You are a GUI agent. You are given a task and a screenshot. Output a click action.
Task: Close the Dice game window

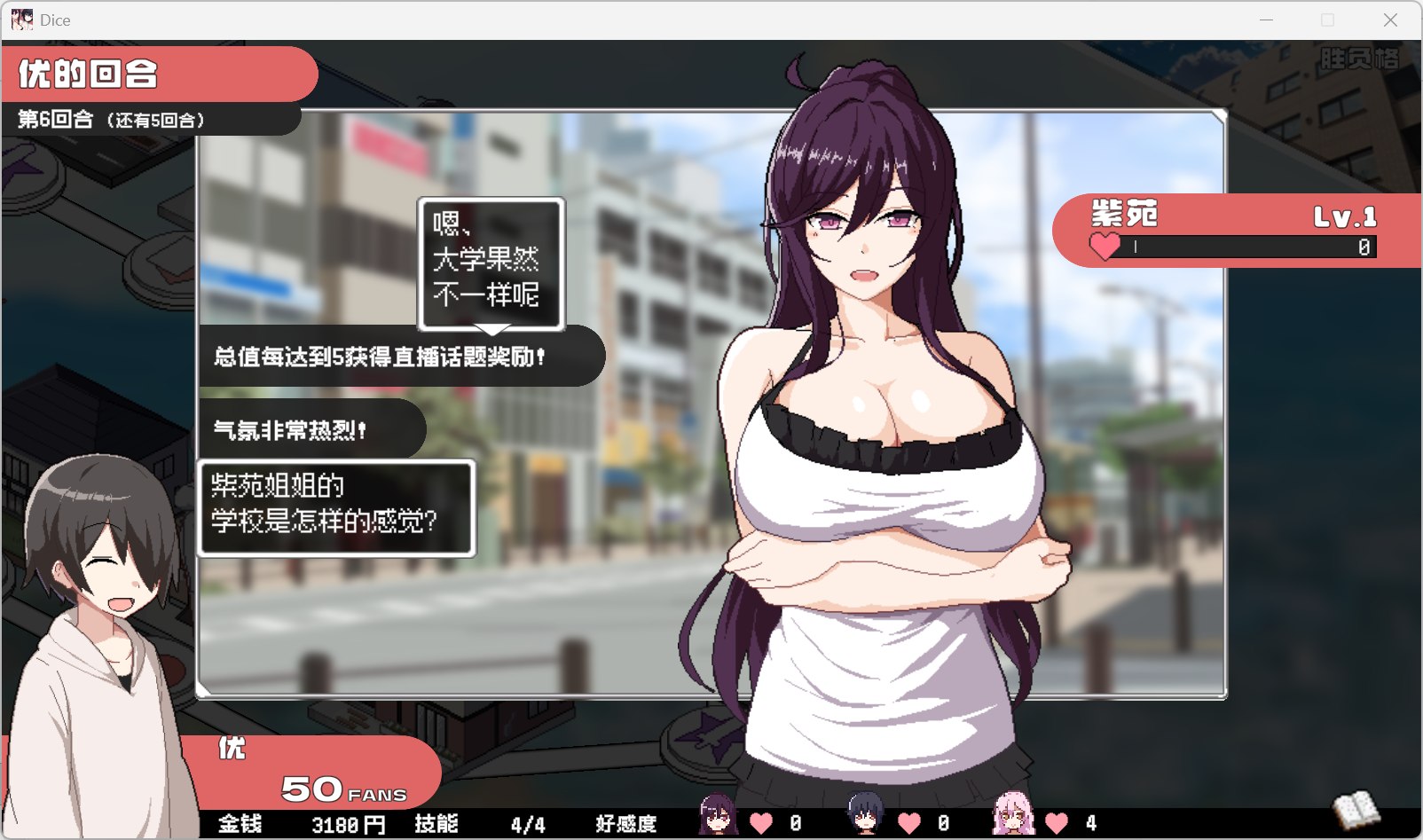point(1390,20)
